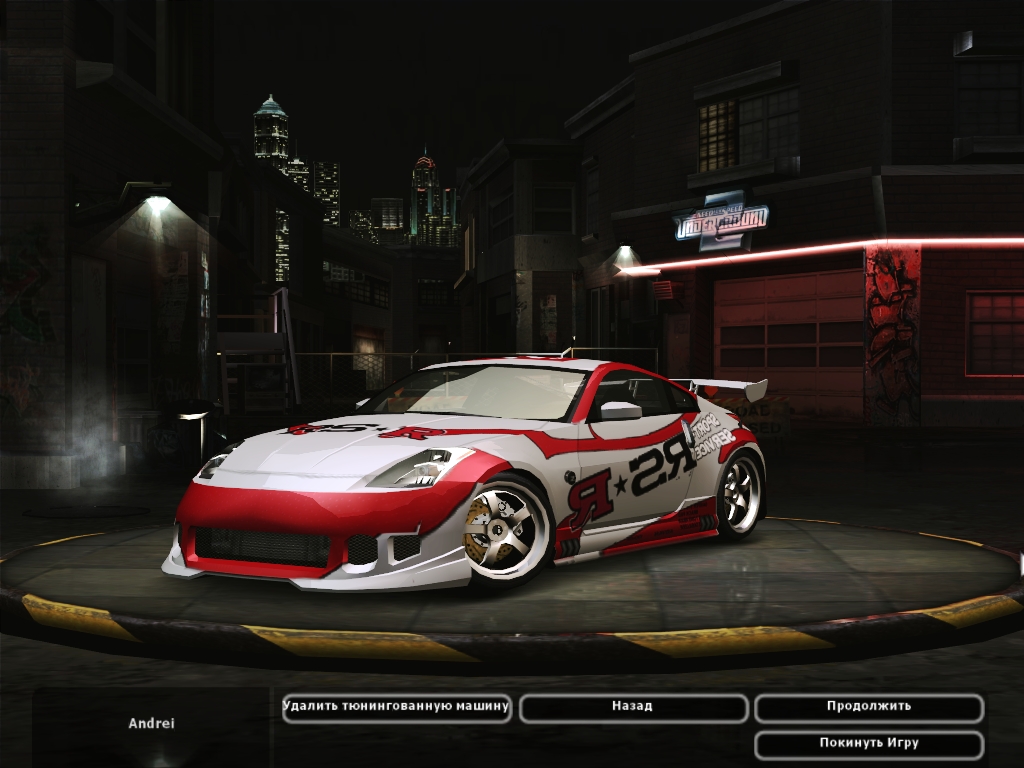
Task: Continue using the "Продолжить" button
Action: (868, 707)
